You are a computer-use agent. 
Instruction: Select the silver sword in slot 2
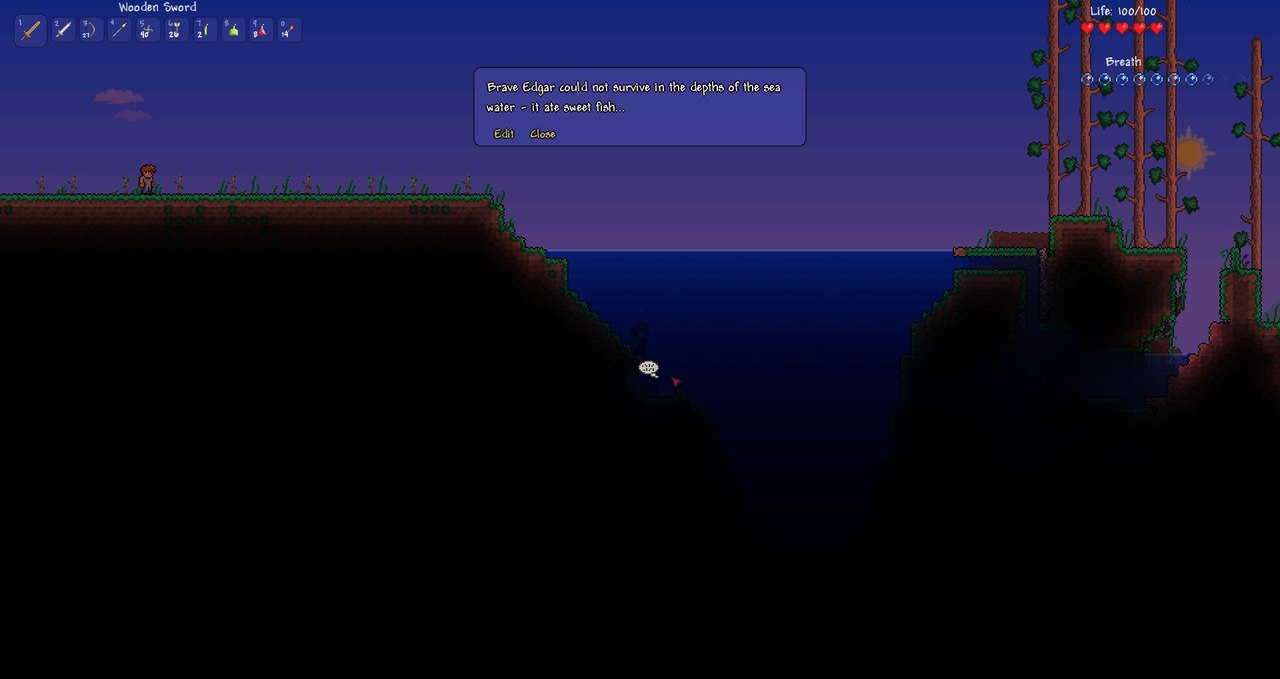(x=63, y=30)
